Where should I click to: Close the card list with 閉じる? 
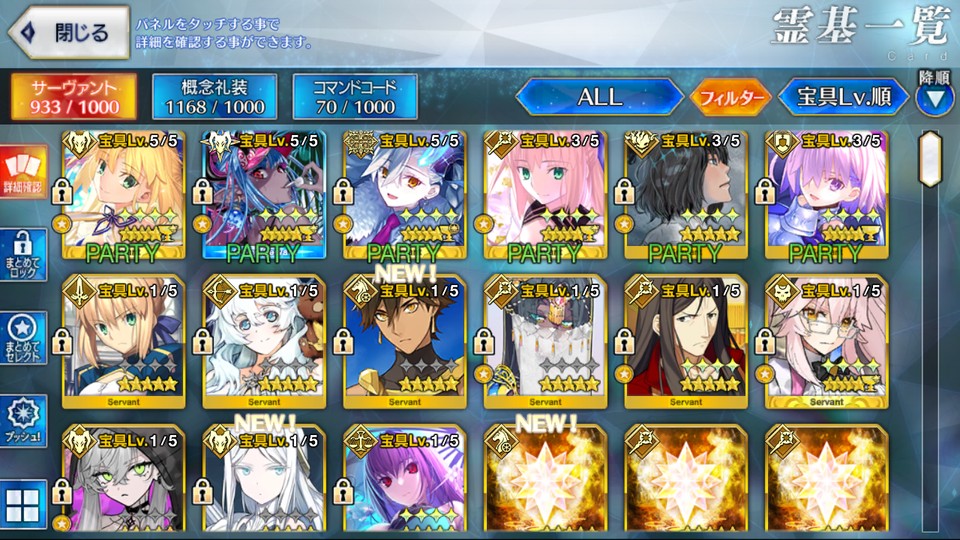click(x=68, y=32)
